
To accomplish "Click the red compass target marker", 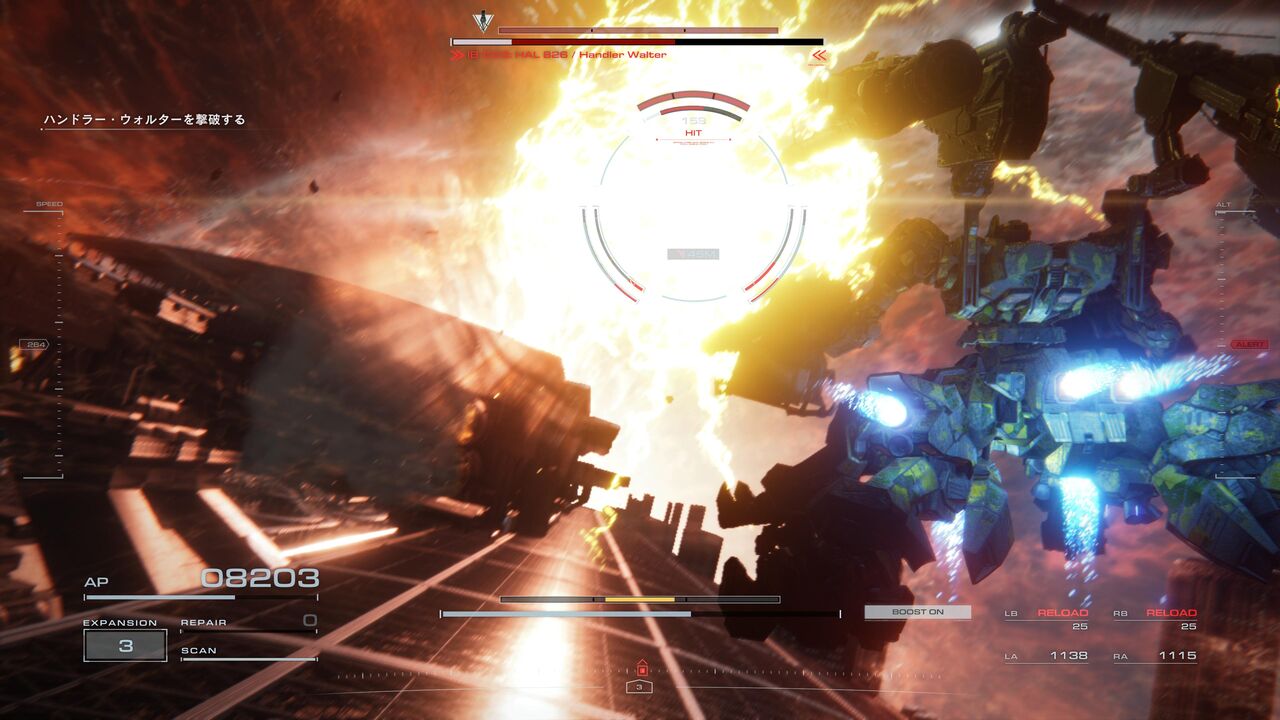I will 640,669.
